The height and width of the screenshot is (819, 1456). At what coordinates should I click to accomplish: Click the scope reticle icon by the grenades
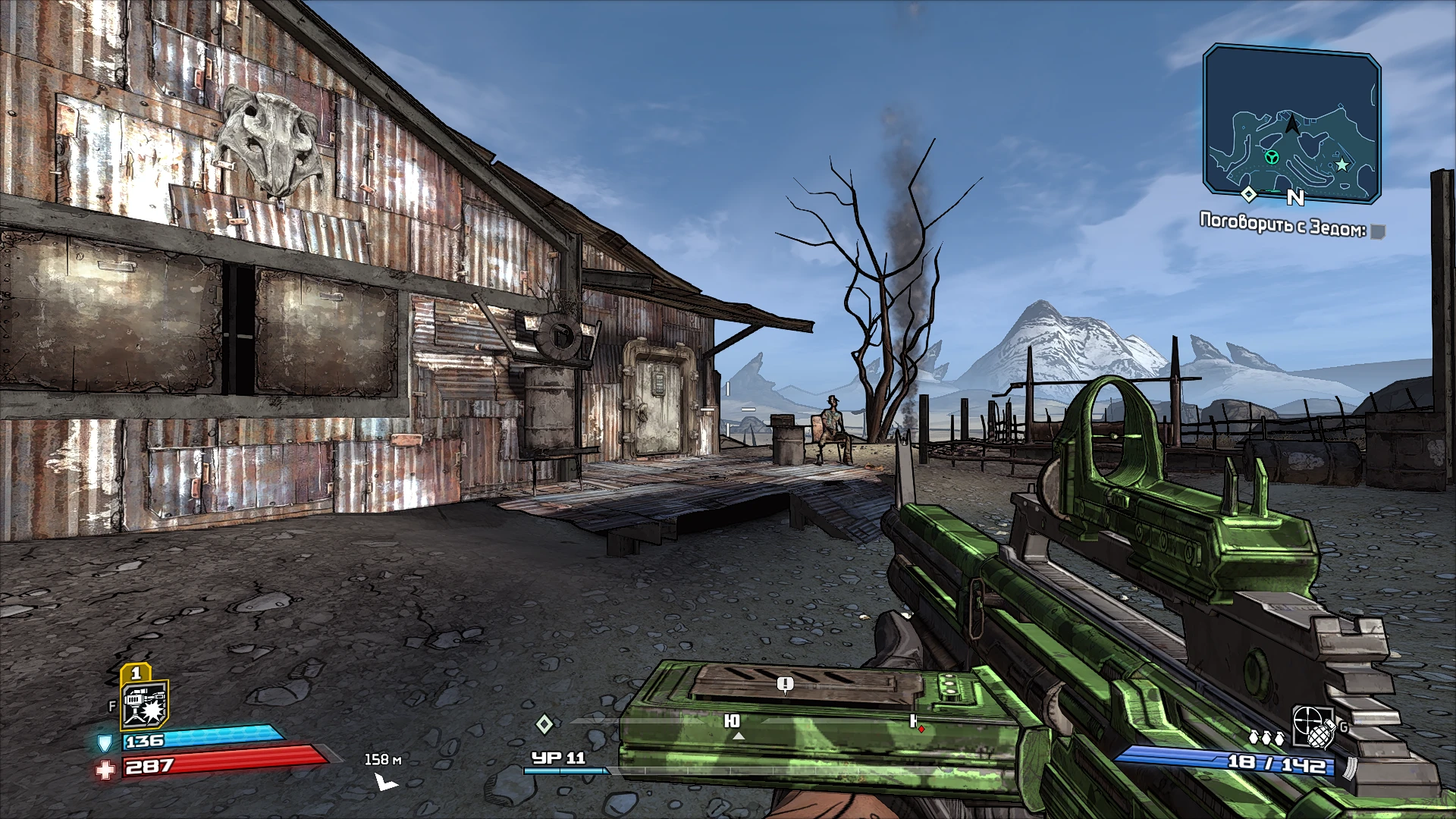1307,720
